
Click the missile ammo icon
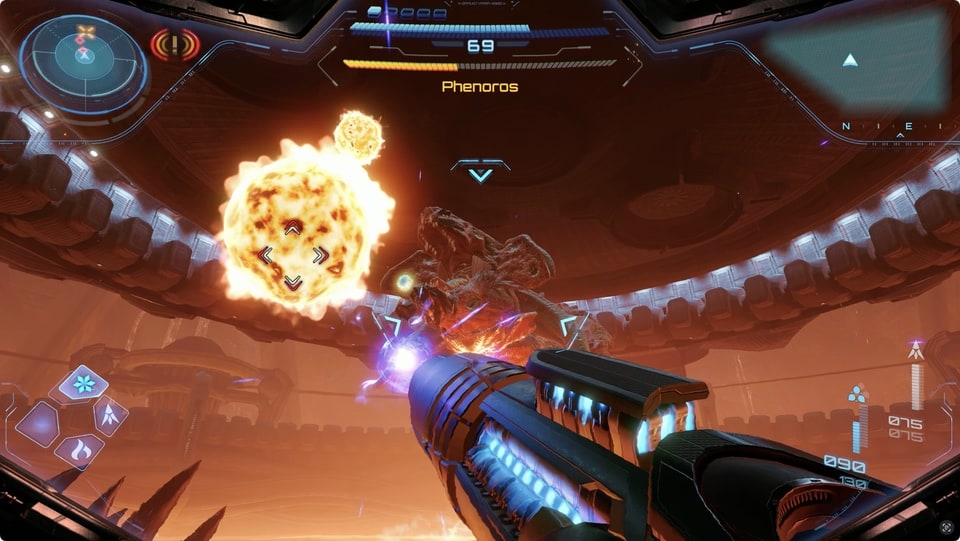(x=915, y=351)
